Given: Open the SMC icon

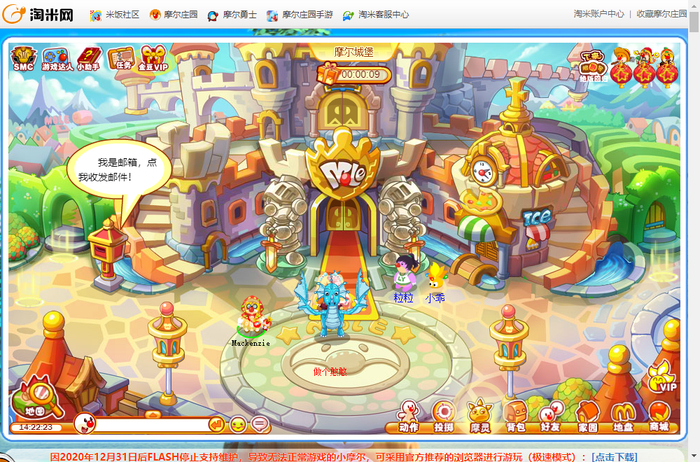Looking at the screenshot, I should (x=23, y=60).
